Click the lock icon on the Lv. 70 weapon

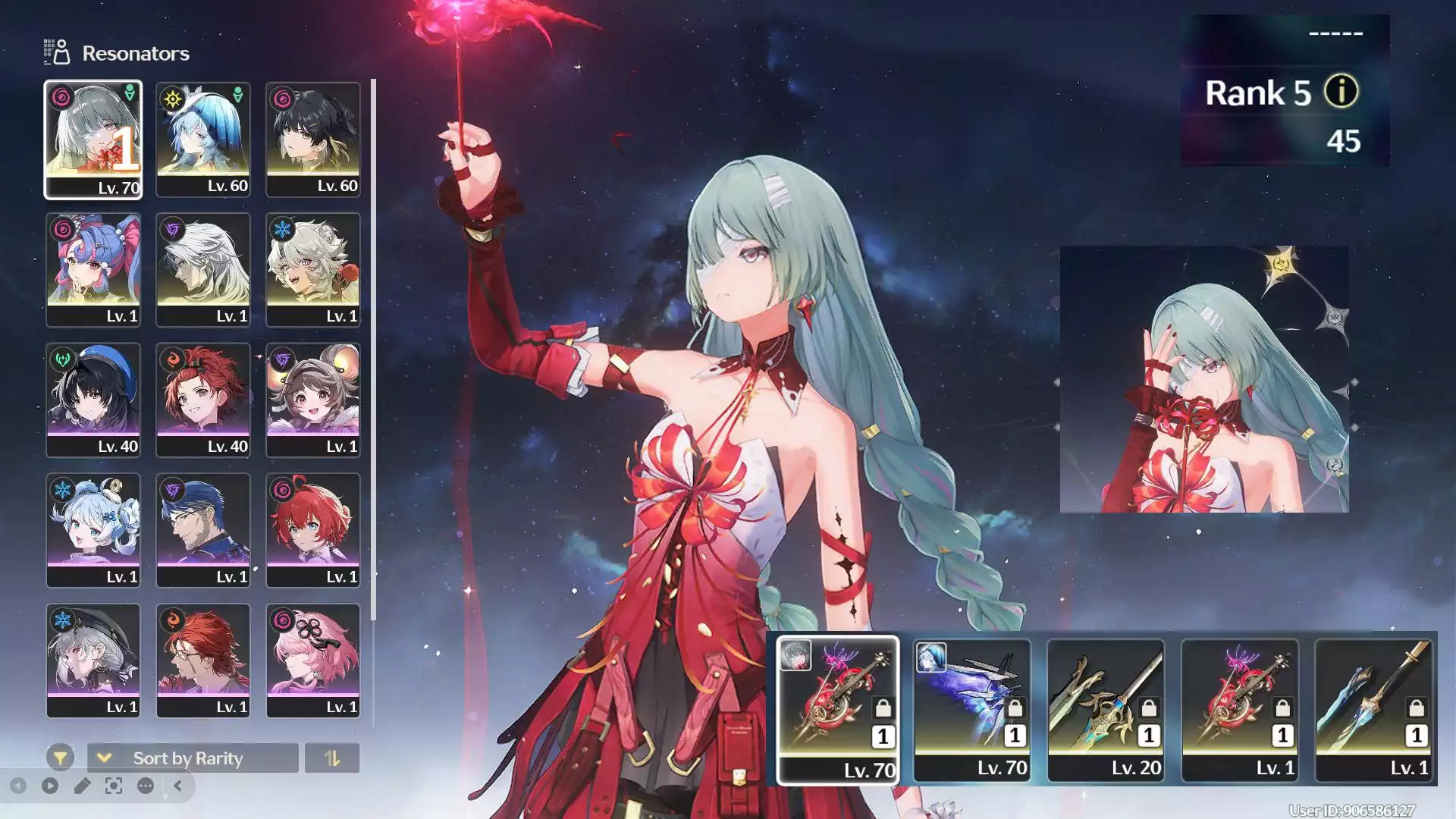[883, 708]
